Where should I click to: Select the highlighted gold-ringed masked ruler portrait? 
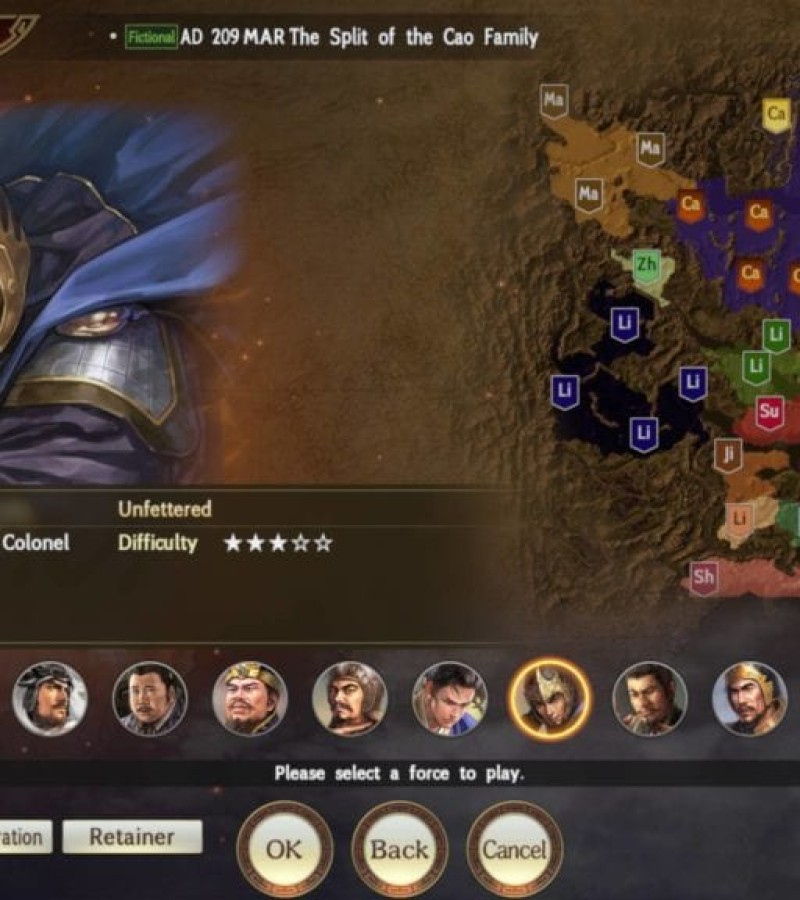tap(549, 699)
